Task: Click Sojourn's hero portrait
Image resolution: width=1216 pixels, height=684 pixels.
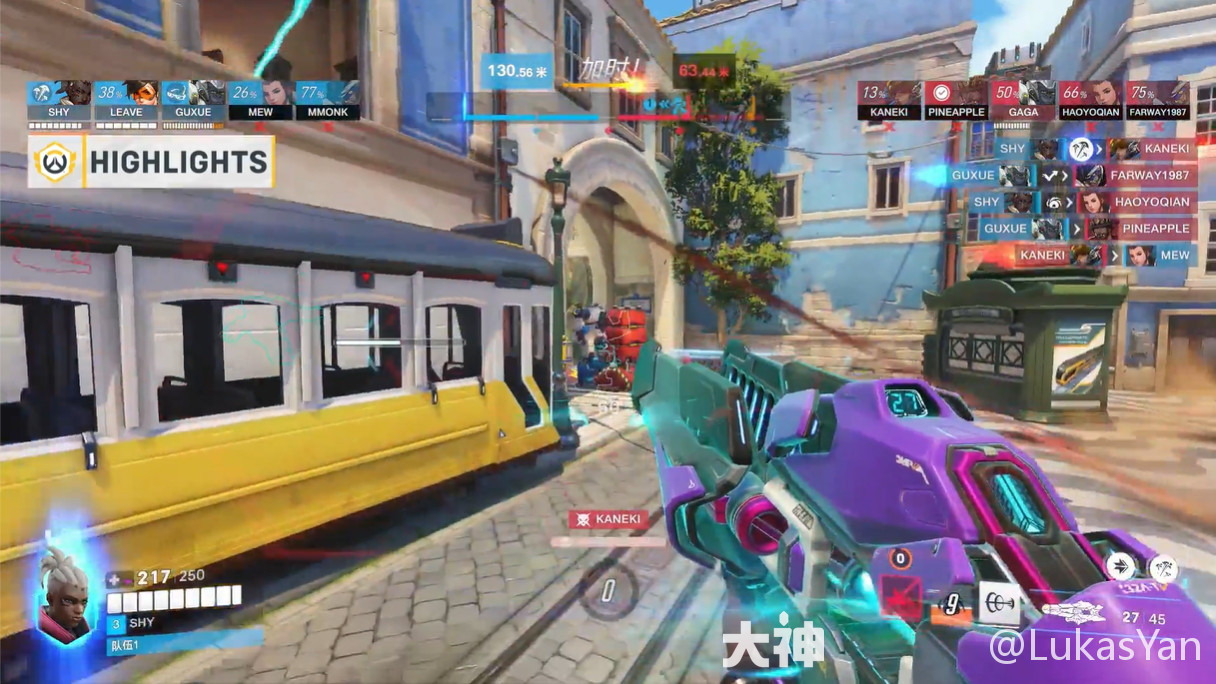Action: [65, 592]
